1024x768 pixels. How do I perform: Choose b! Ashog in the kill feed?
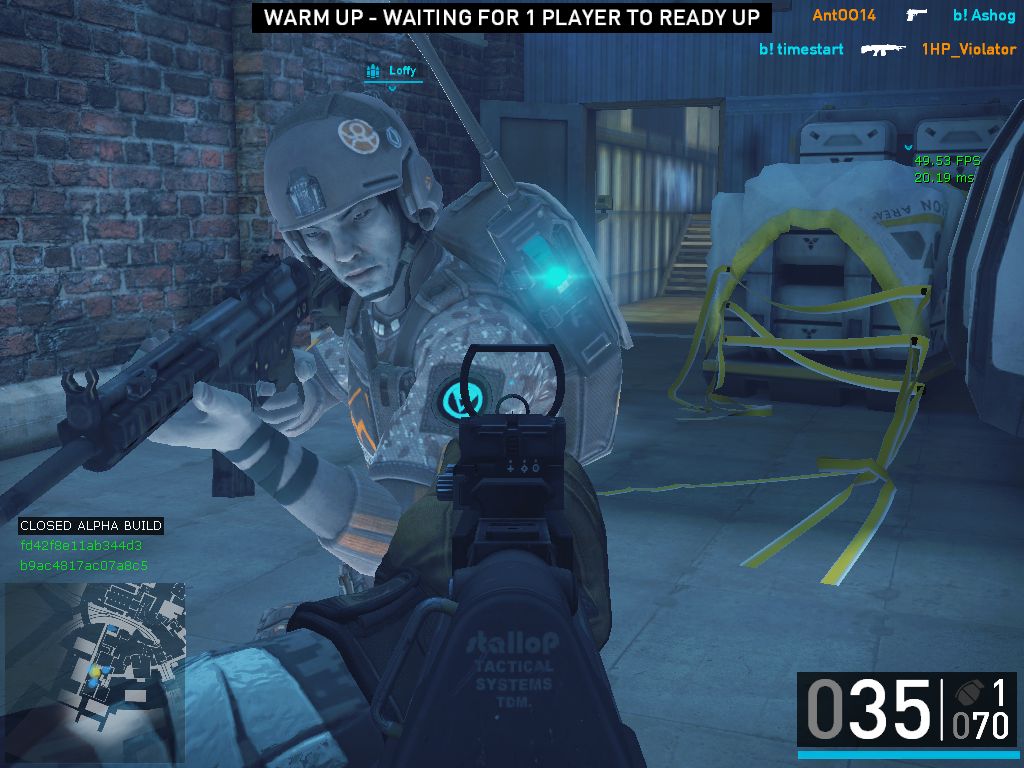(984, 15)
